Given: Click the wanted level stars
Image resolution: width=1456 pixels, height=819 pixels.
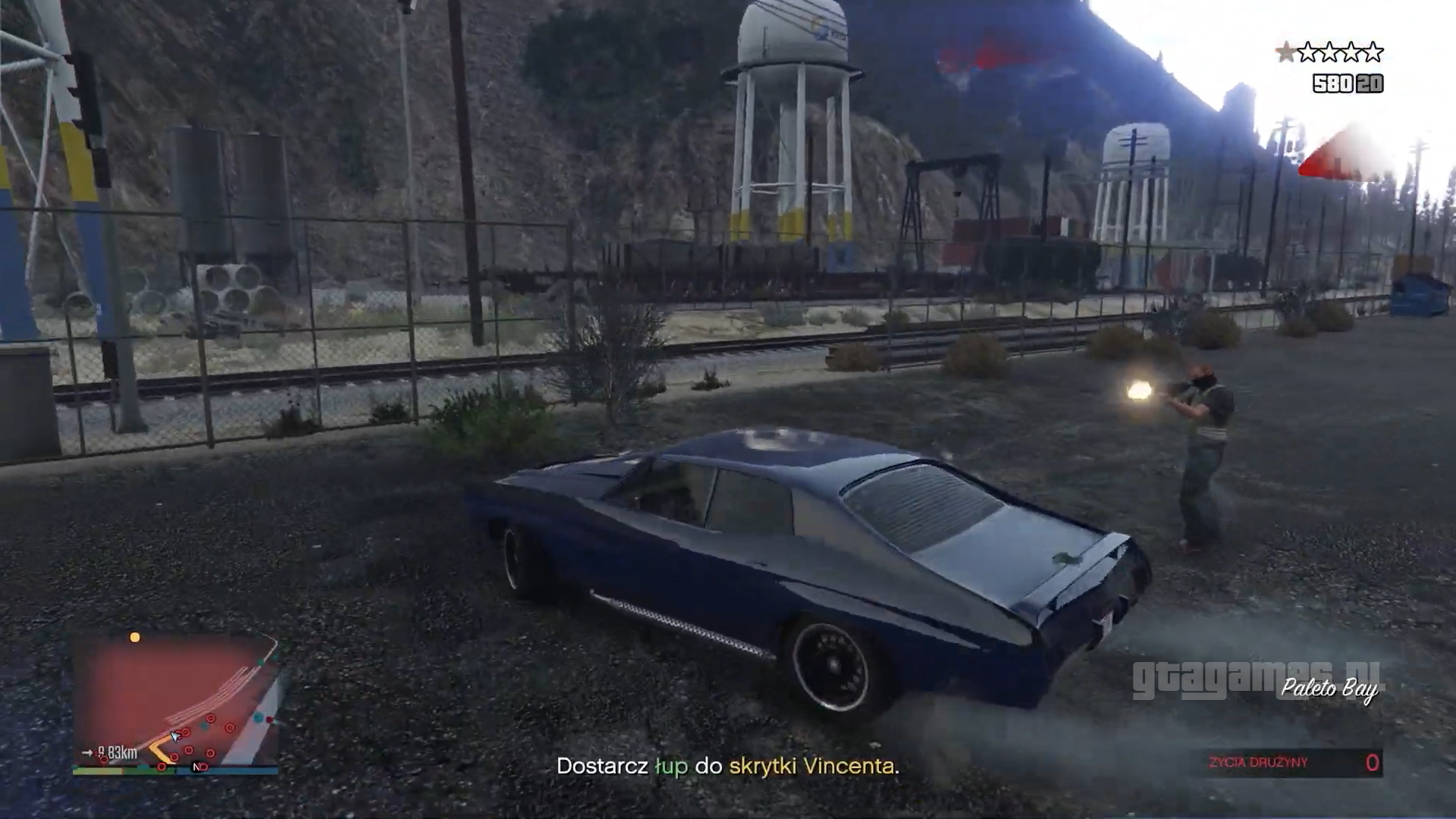Looking at the screenshot, I should [x=1329, y=52].
